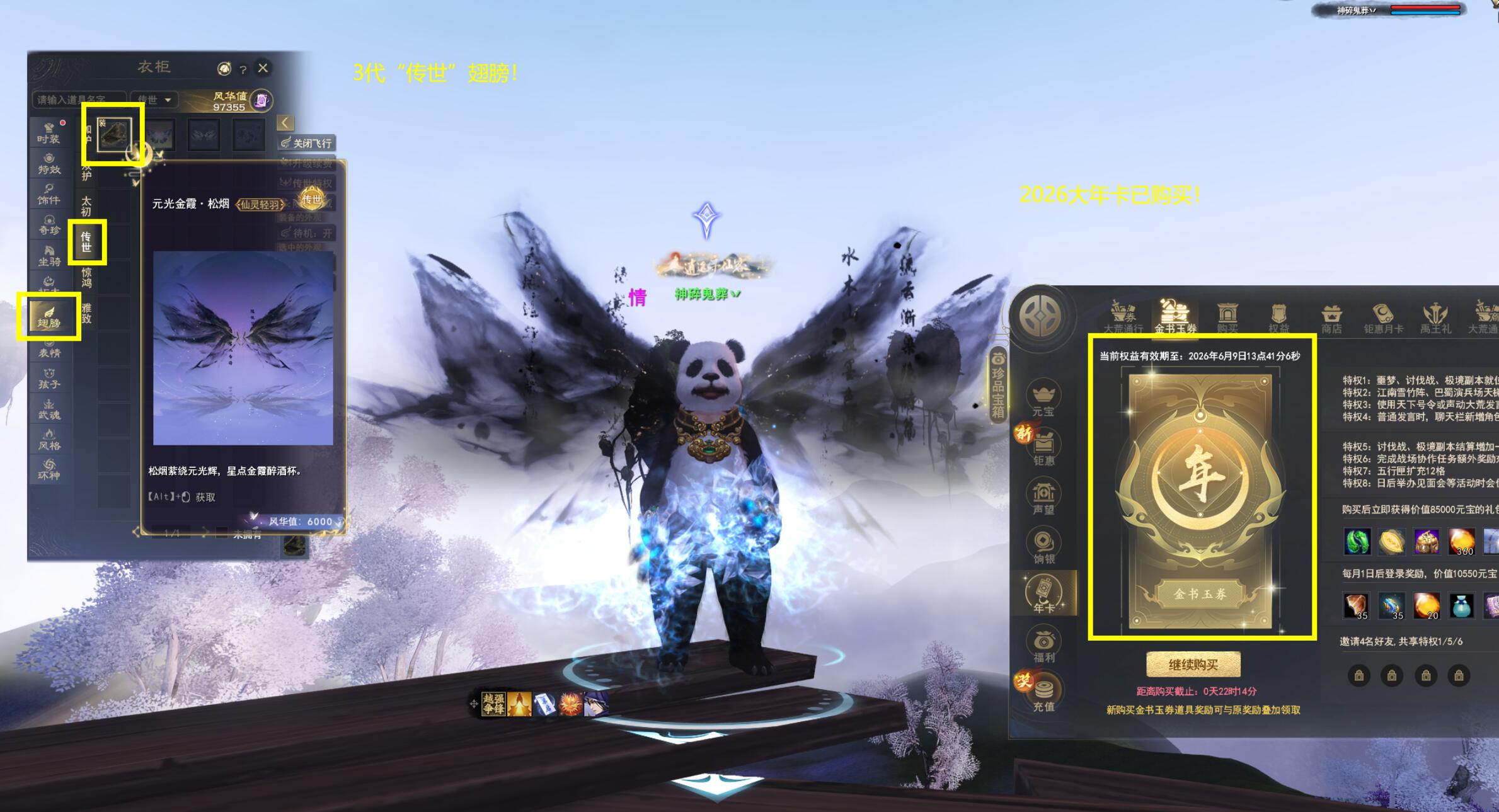Open the 元宝 ingot shop section

tap(1043, 399)
